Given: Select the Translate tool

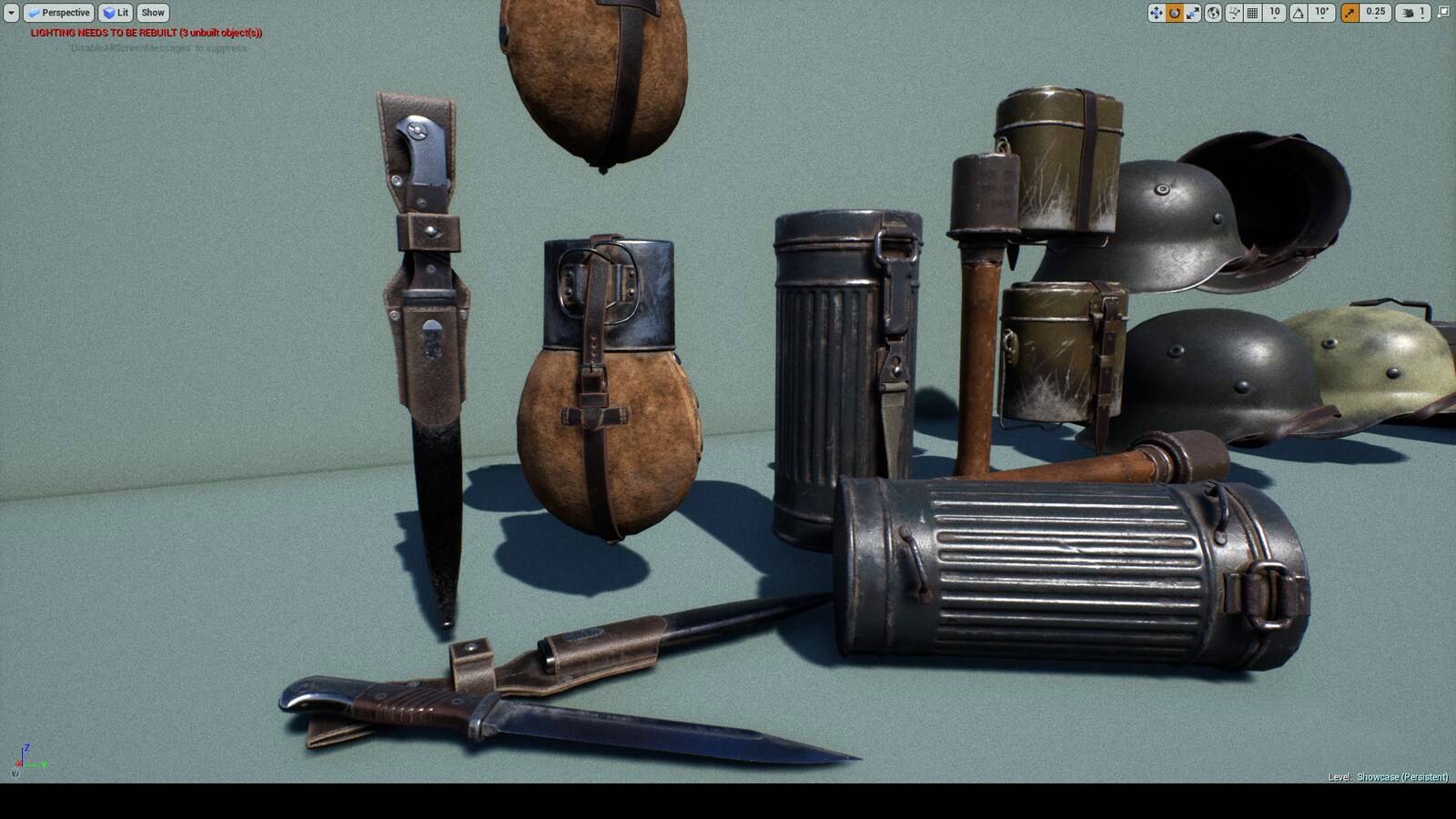Looking at the screenshot, I should [1157, 13].
